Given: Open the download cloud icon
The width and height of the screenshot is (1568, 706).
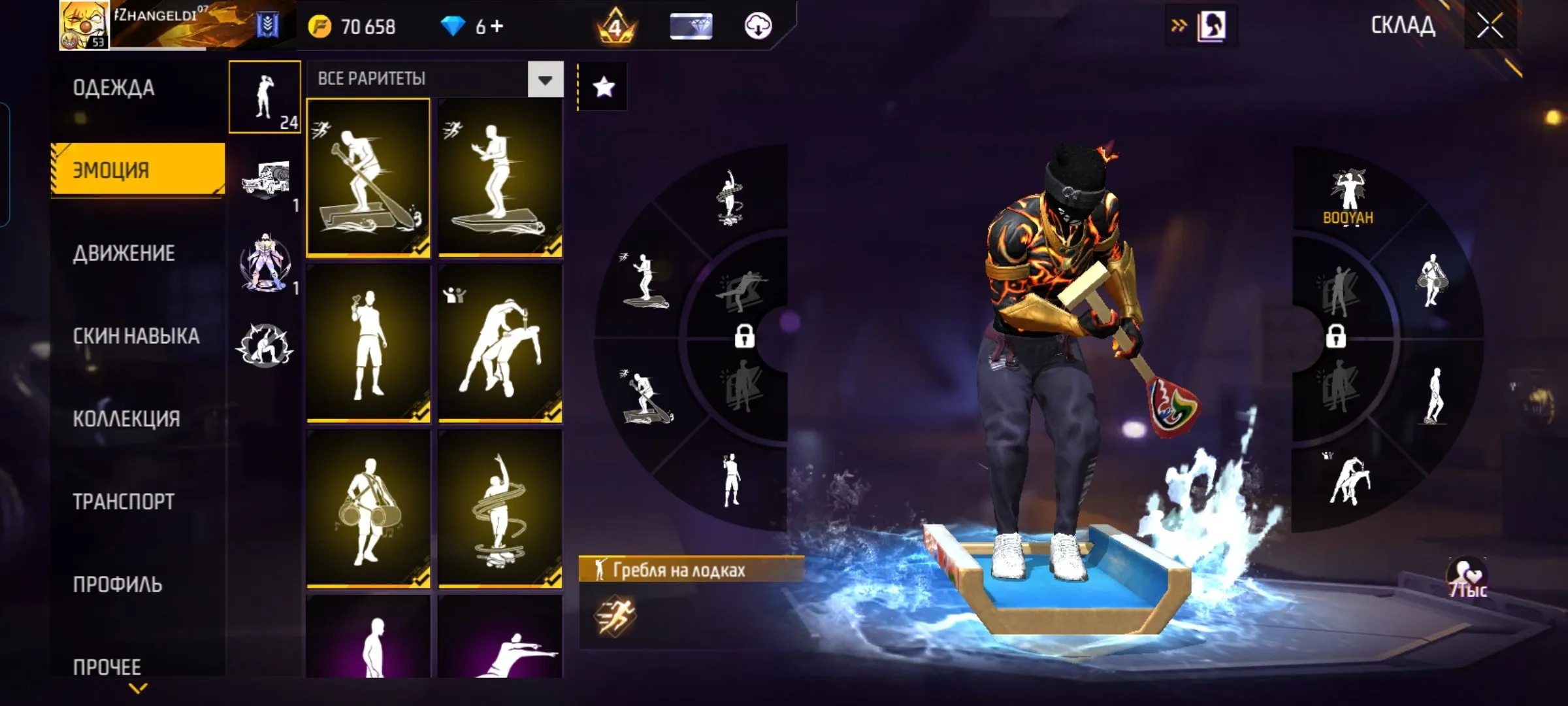Looking at the screenshot, I should pos(758,26).
